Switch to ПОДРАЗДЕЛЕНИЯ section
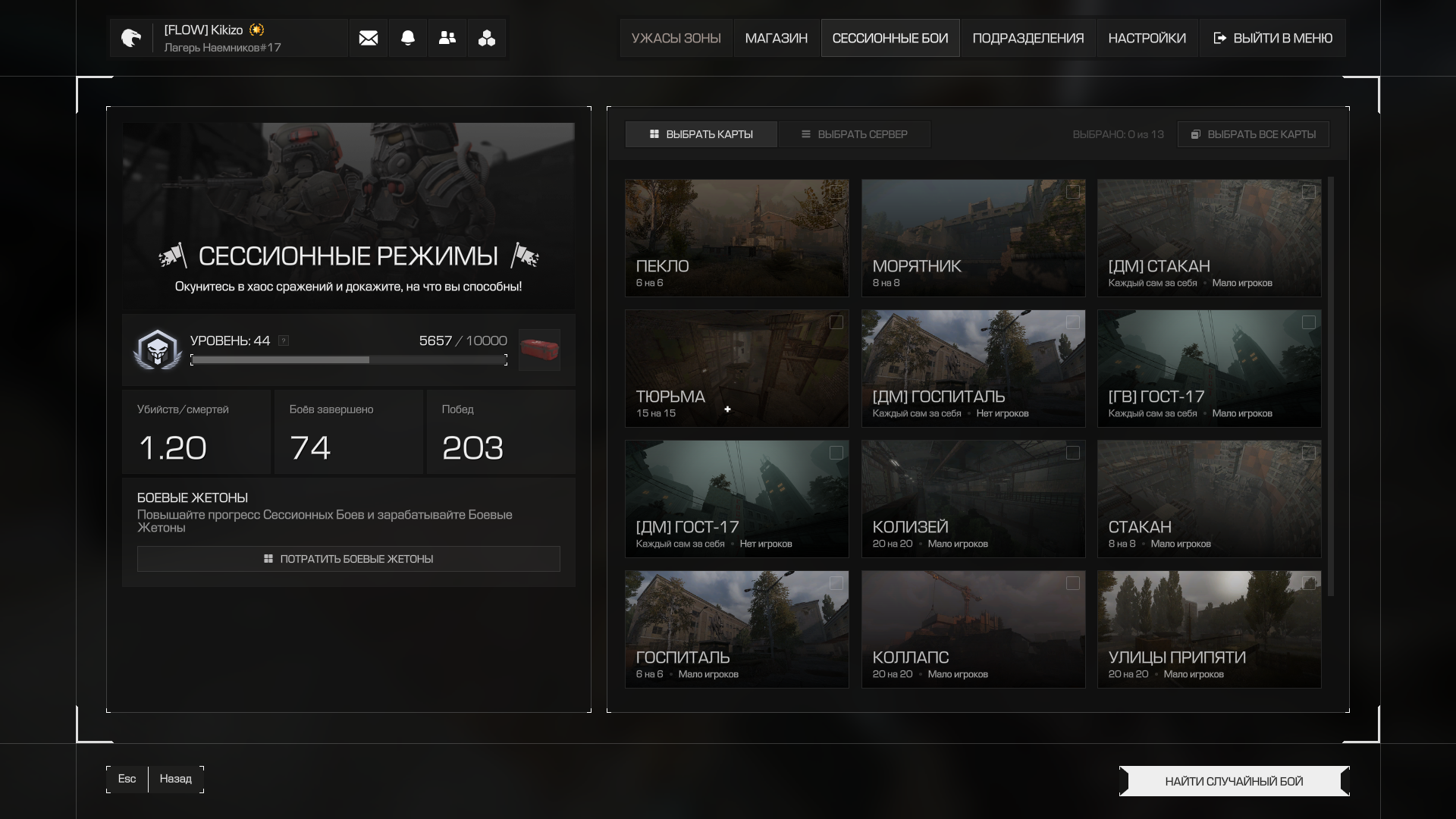Screen dimensions: 1456x819 coord(1028,38)
